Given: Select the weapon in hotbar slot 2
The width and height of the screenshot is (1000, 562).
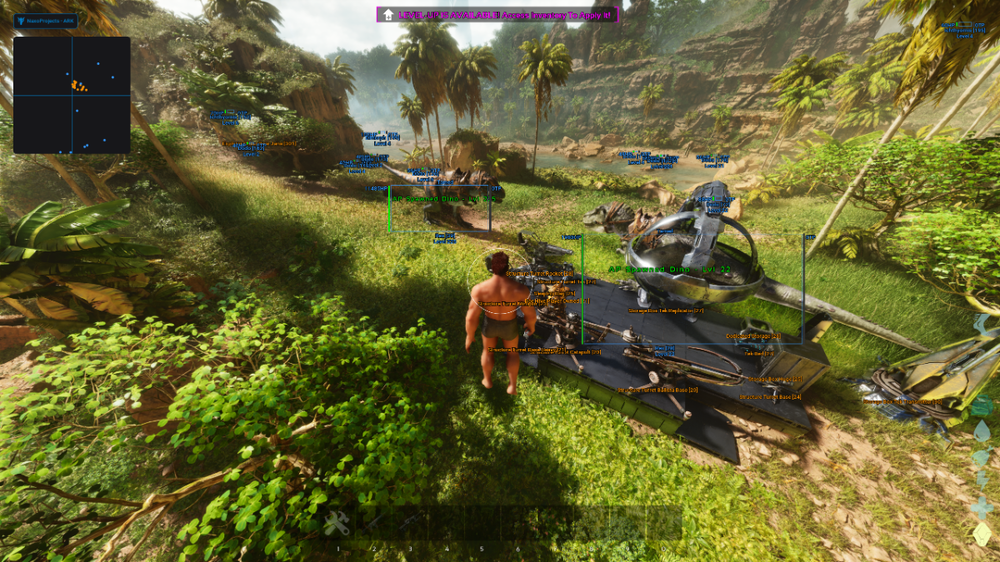Looking at the screenshot, I should [373, 522].
